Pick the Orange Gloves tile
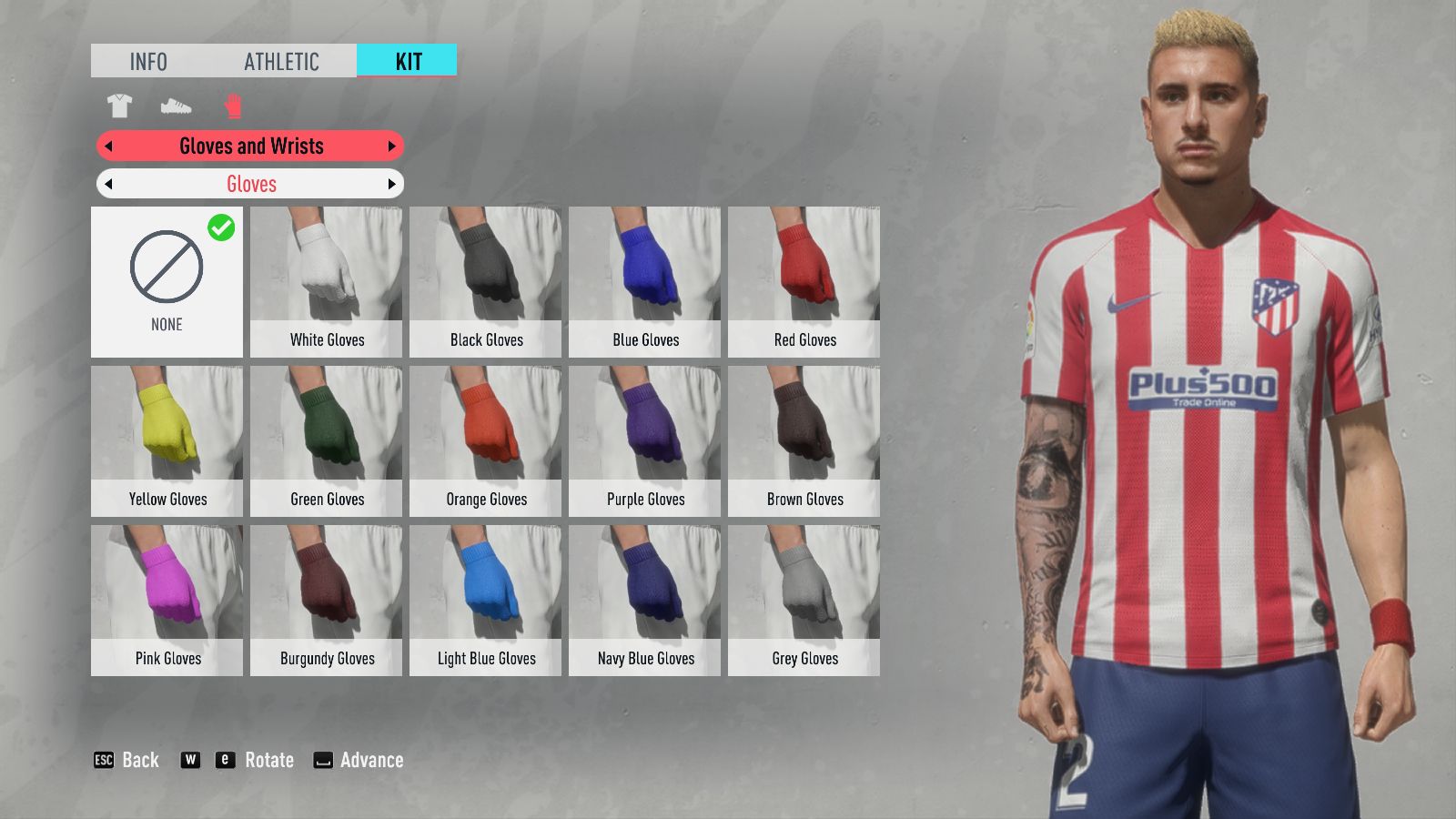Viewport: 1456px width, 819px height. (485, 441)
